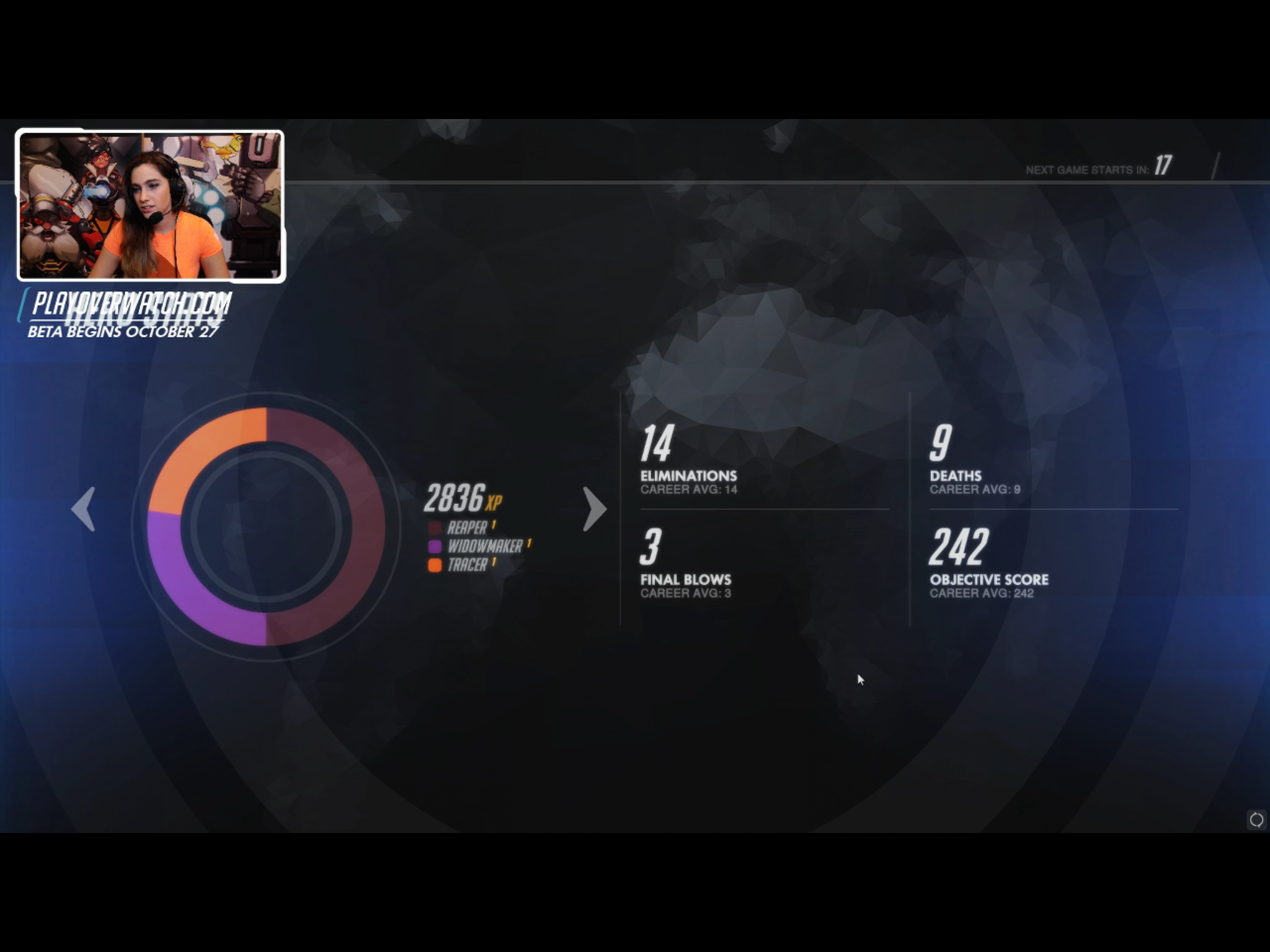Click the circular refresh icon
1270x952 pixels.
tap(1256, 820)
